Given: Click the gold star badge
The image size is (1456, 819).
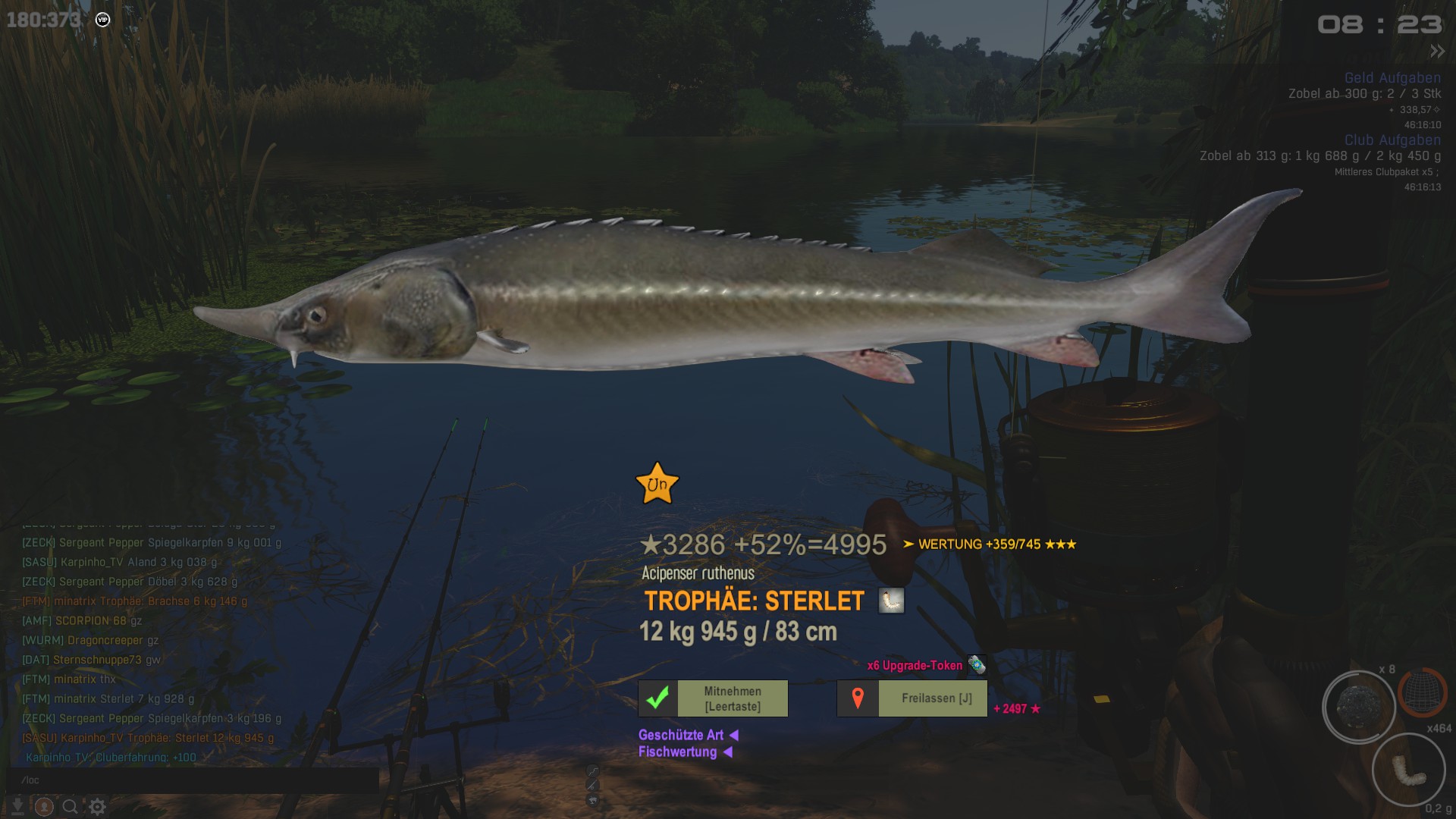Looking at the screenshot, I should tap(657, 484).
